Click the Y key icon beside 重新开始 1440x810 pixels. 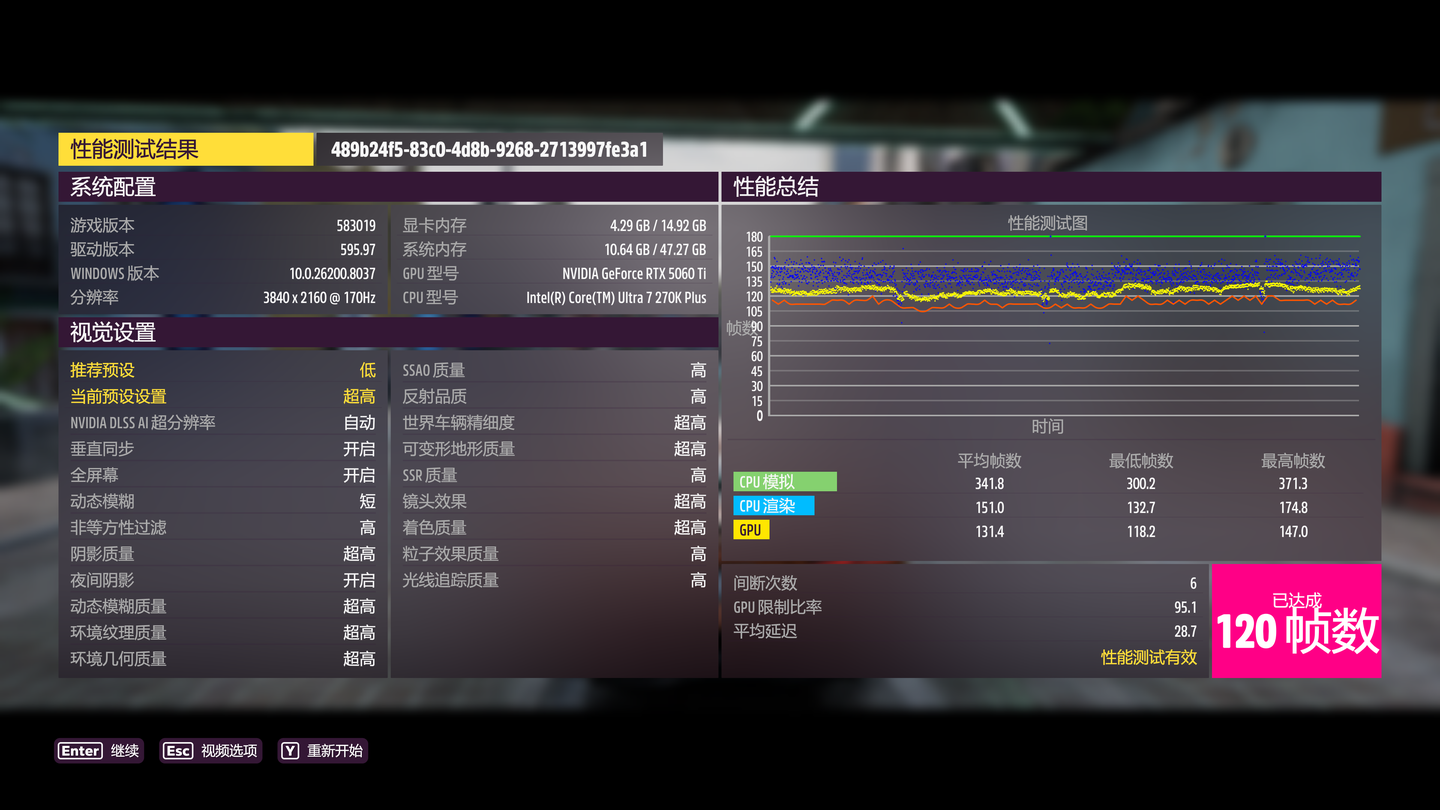pos(291,751)
